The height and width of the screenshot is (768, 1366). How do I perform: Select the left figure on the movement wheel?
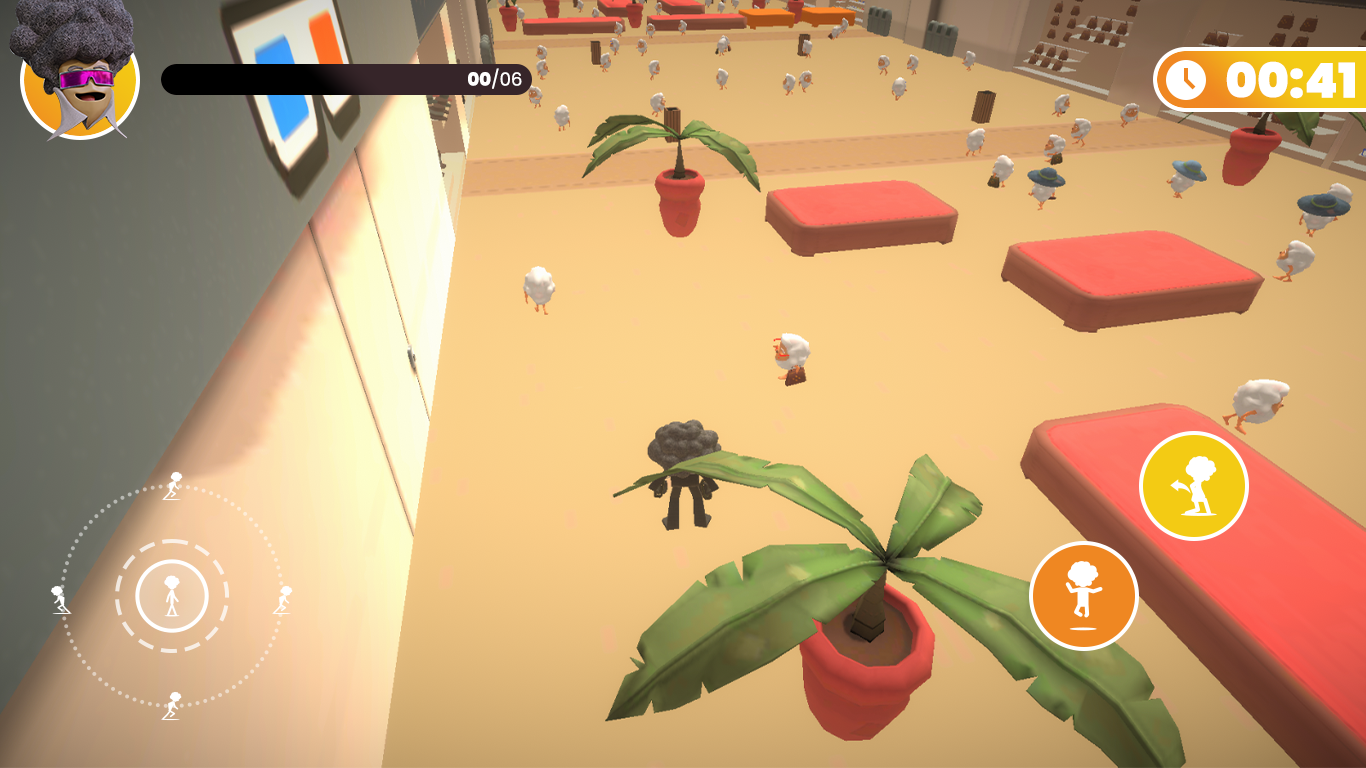(x=60, y=600)
